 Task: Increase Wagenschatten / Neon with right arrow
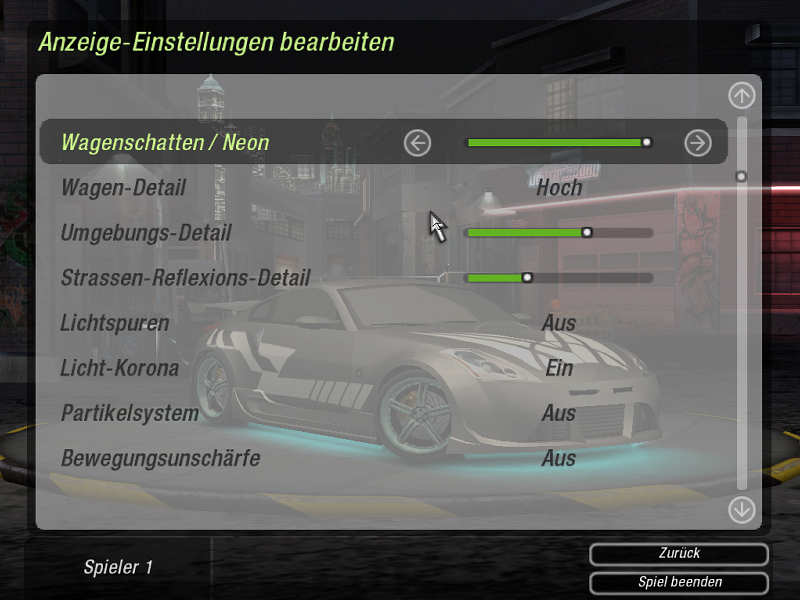pyautogui.click(x=697, y=143)
